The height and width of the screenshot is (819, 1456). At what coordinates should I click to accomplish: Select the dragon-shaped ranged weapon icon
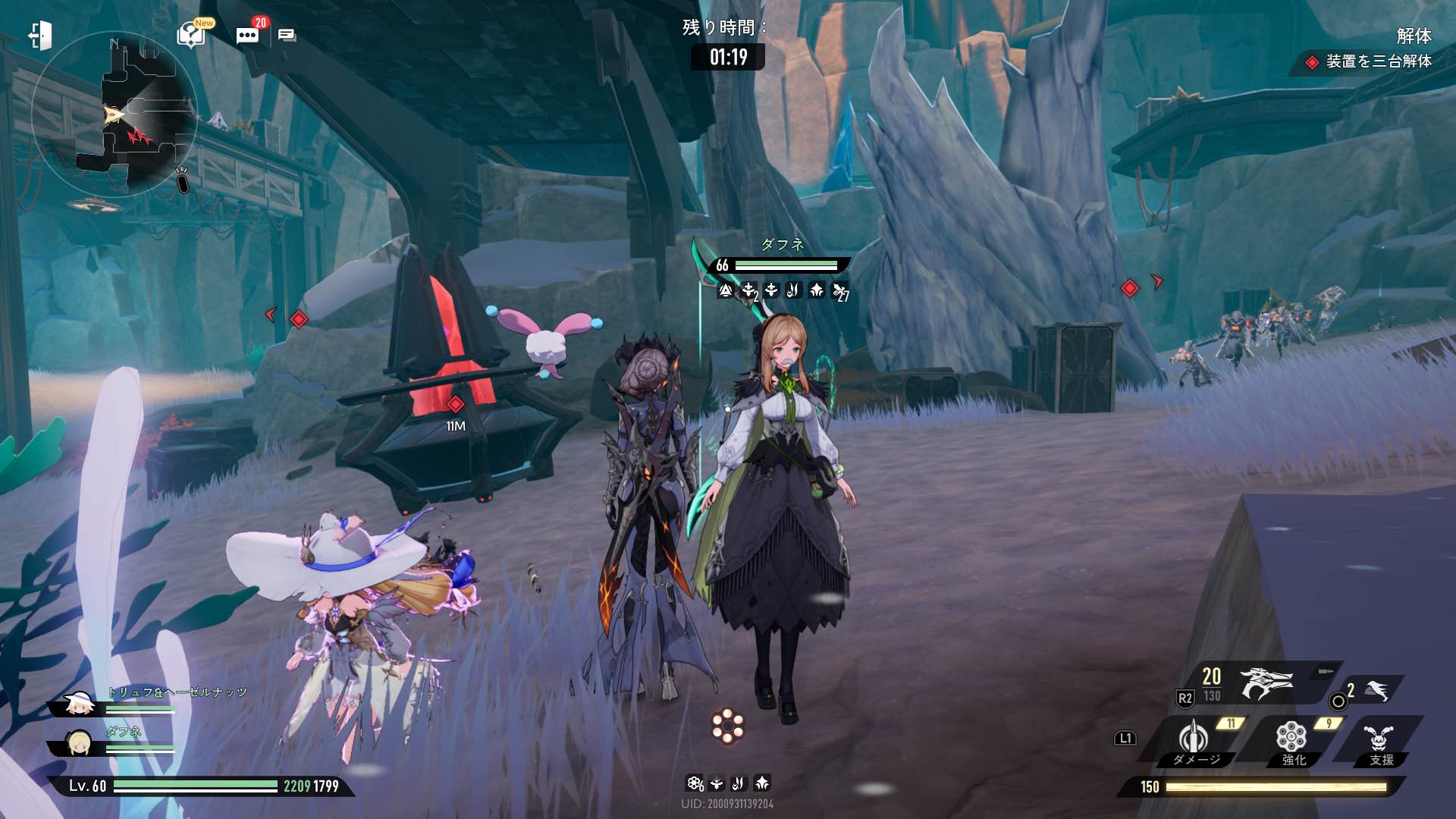[1265, 683]
